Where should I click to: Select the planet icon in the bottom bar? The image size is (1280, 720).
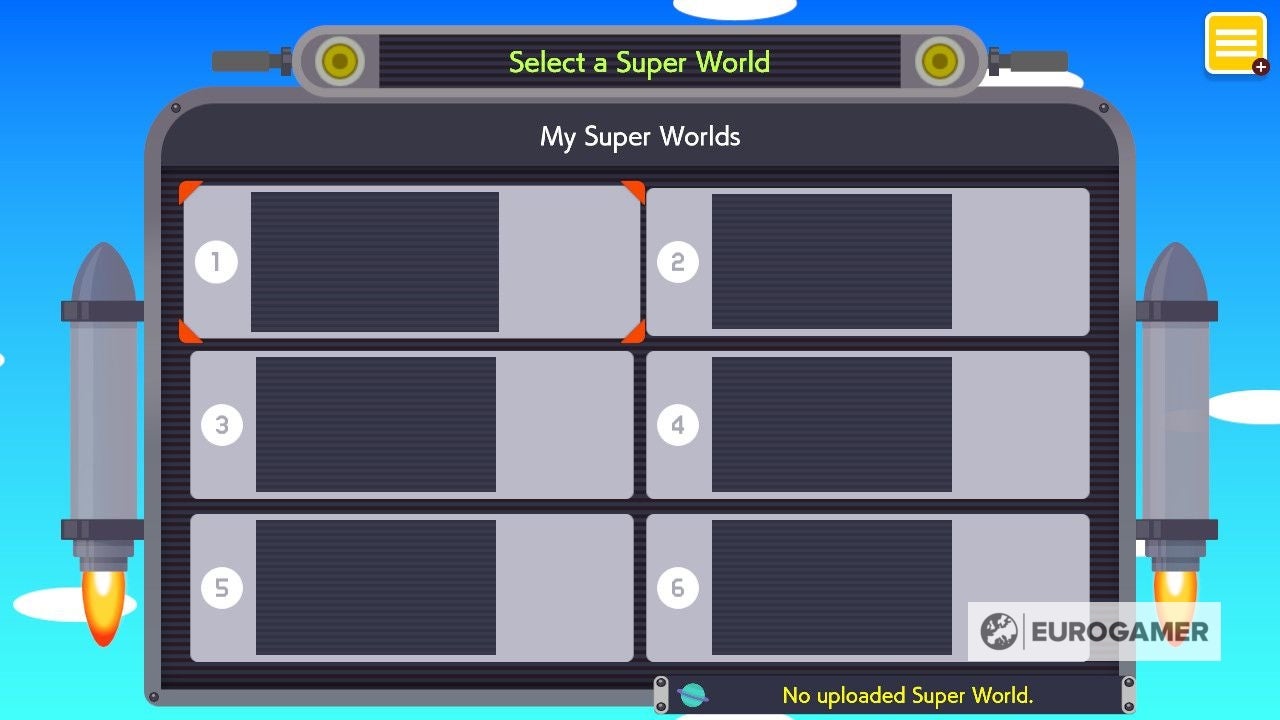692,694
